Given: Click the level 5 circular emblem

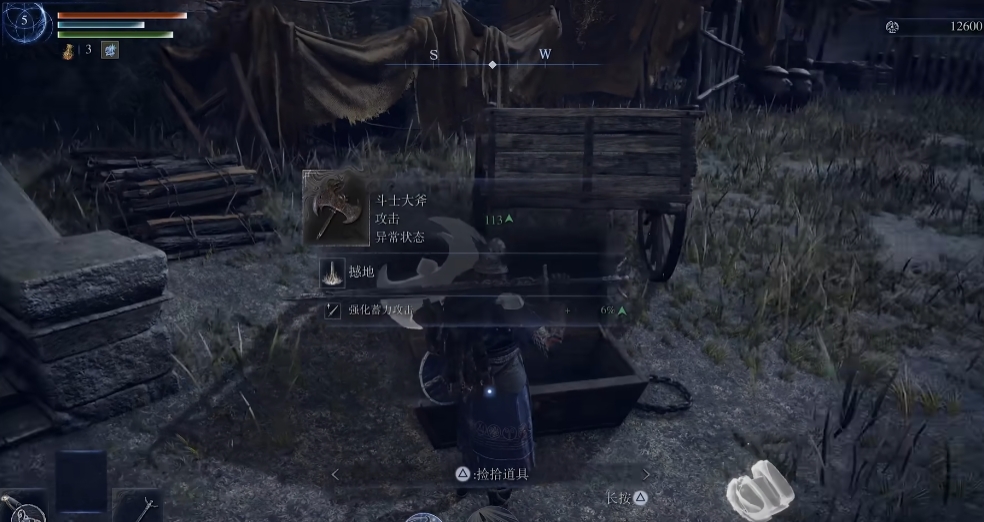Looking at the screenshot, I should coord(26,22).
